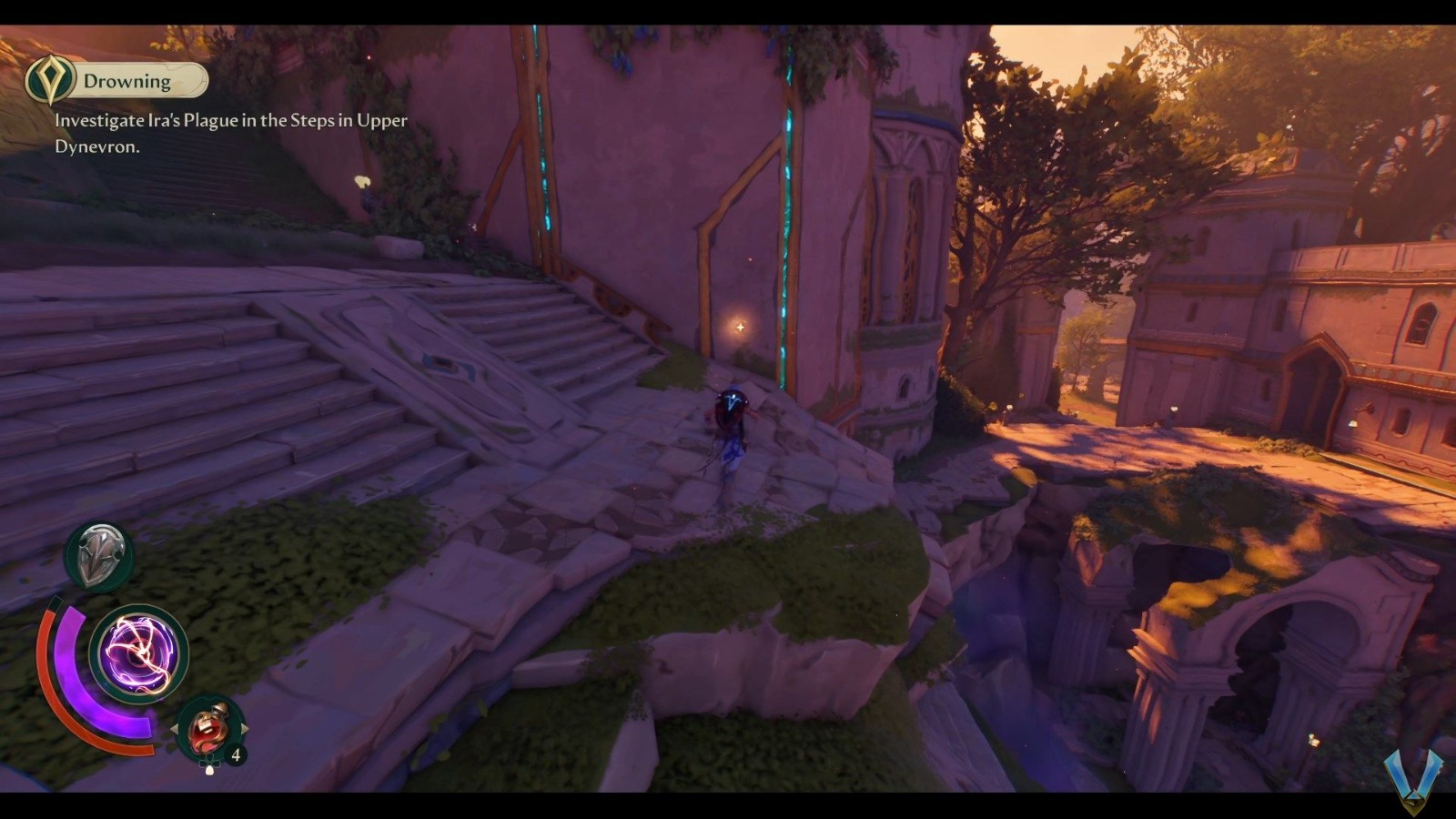Click the left chevron beside the potion slot
1456x819 pixels.
click(175, 726)
